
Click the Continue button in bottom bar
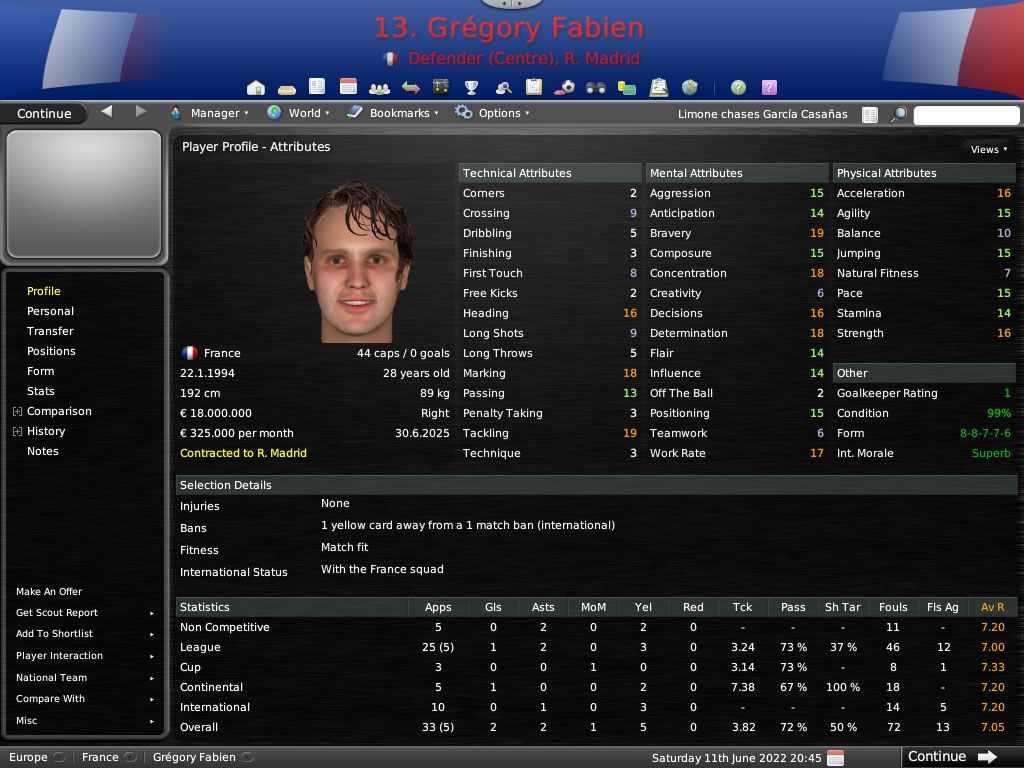tap(951, 757)
